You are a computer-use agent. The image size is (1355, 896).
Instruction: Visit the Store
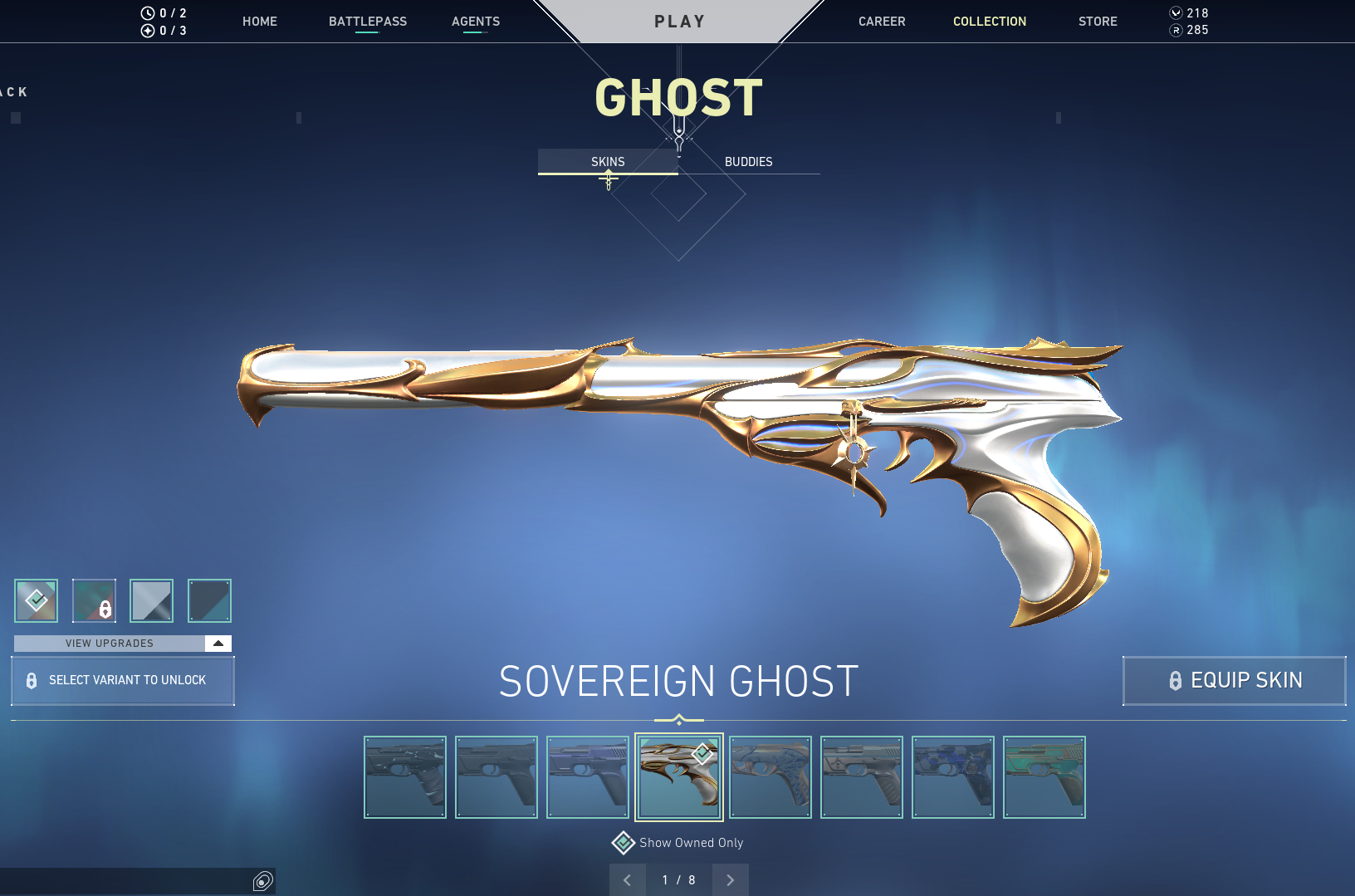(x=1098, y=22)
